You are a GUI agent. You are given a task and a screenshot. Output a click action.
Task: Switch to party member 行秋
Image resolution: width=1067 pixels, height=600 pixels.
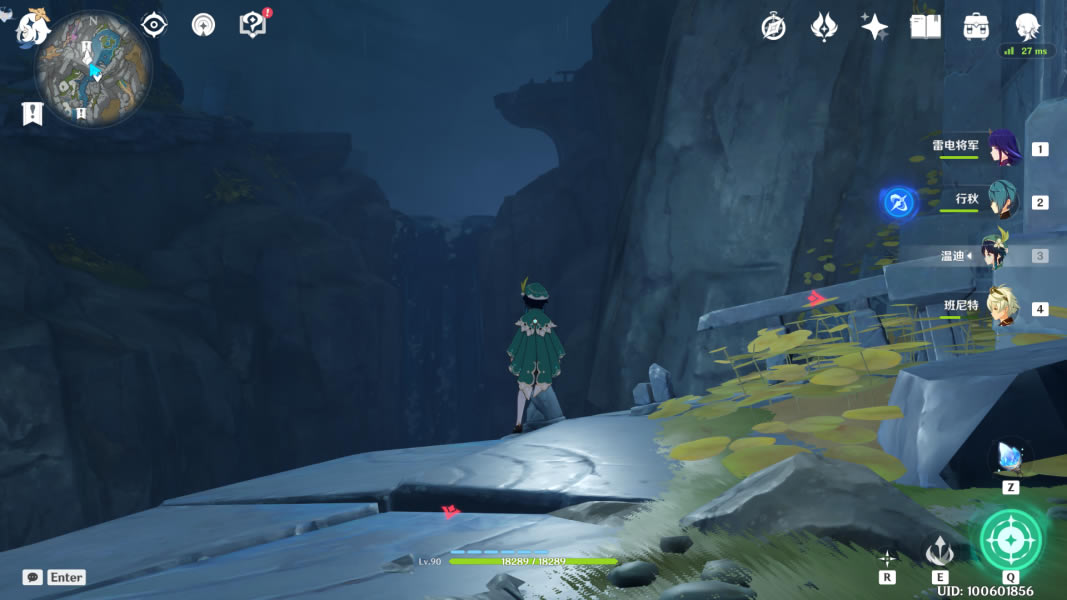[1002, 201]
